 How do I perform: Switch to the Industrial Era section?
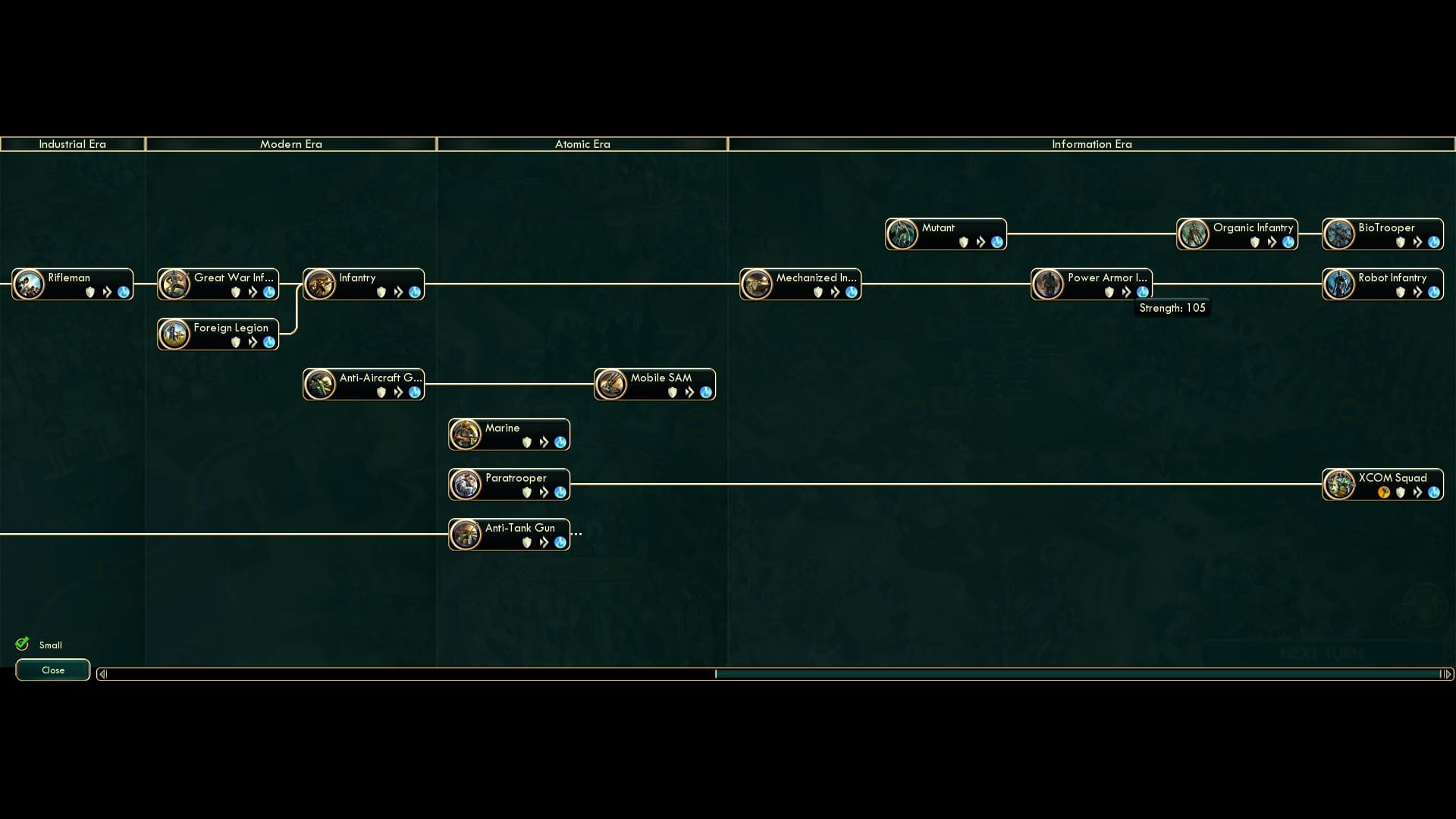(73, 144)
